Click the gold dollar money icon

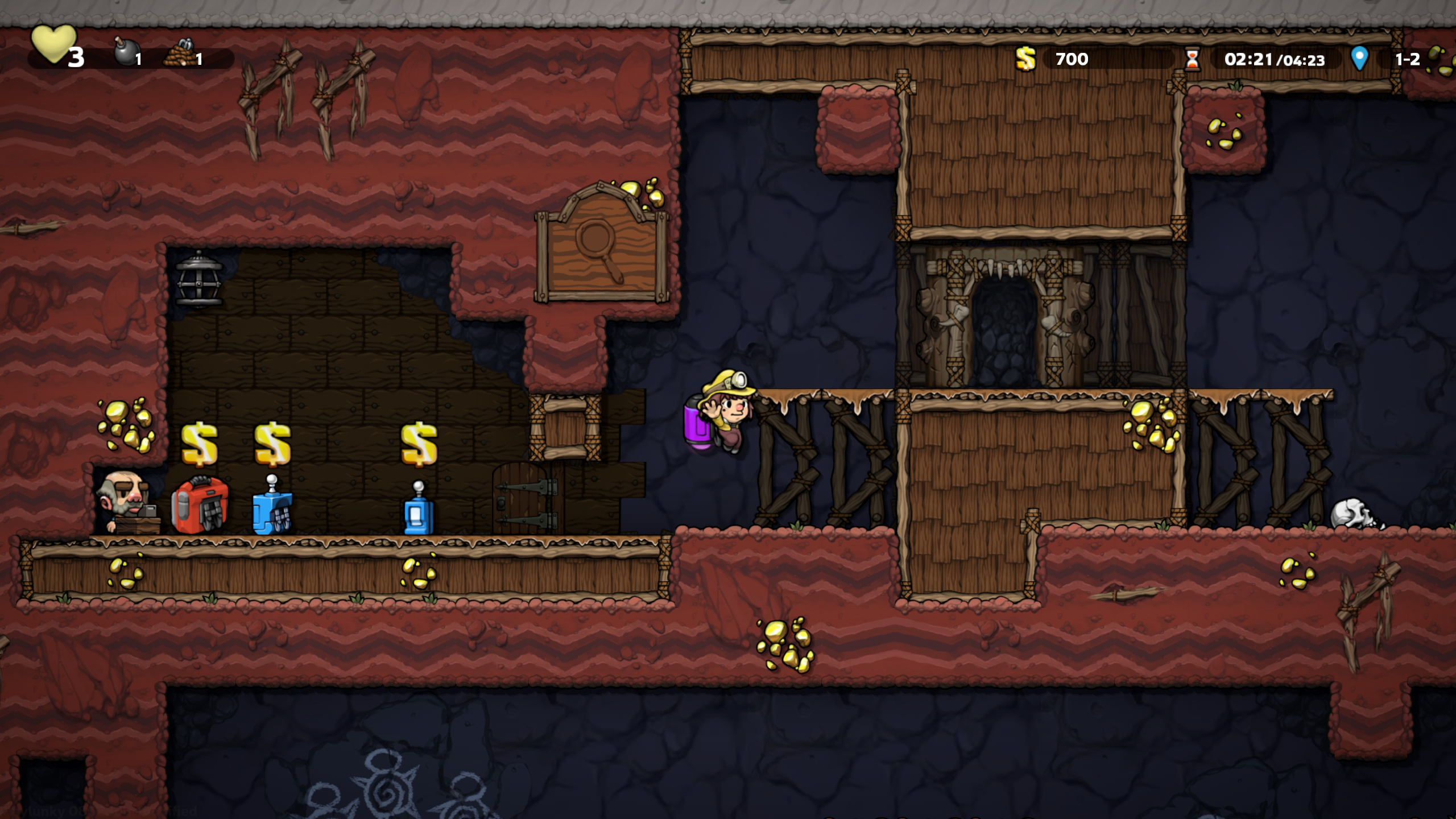[x=1025, y=59]
